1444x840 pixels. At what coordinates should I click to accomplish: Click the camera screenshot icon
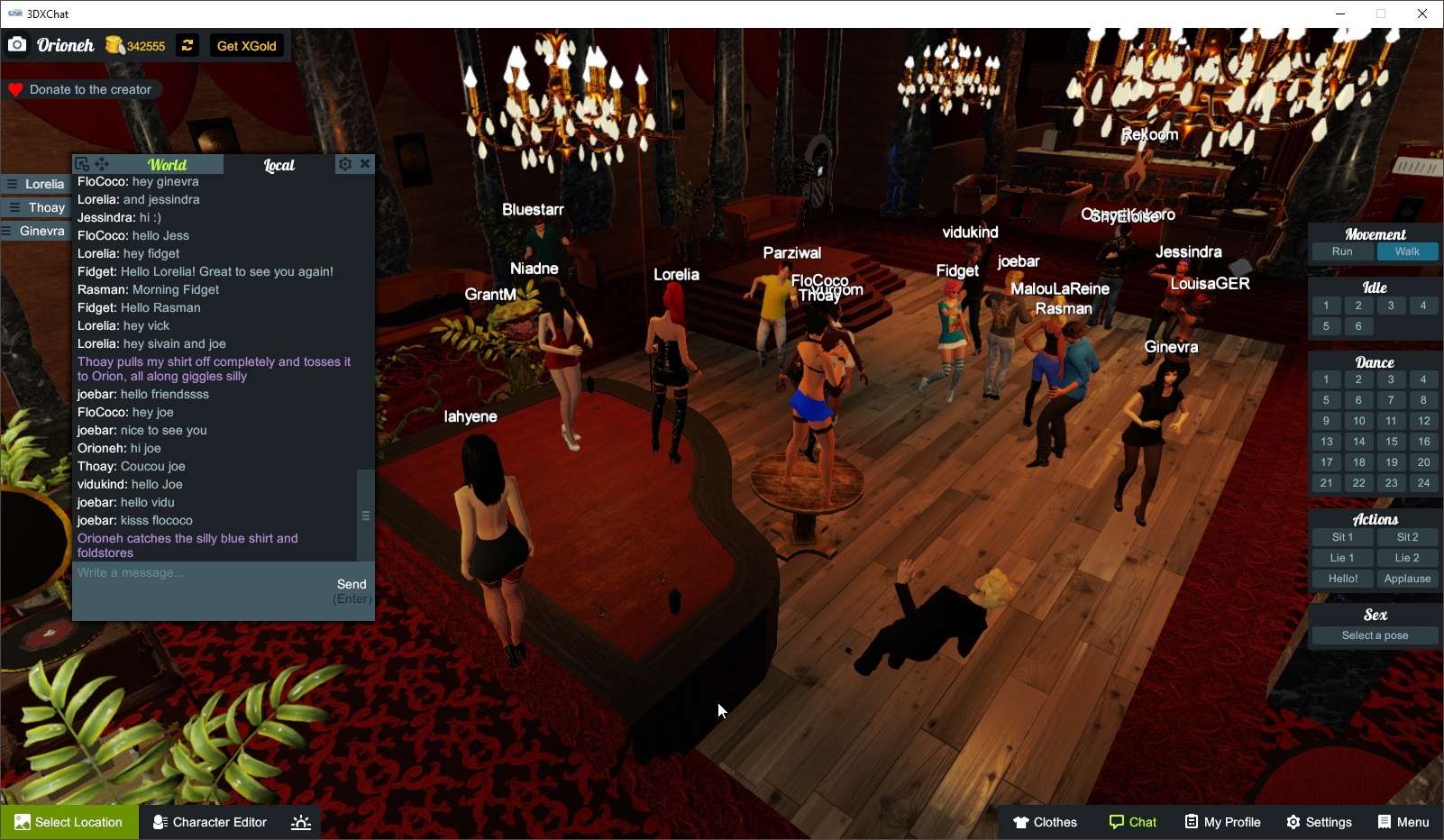(x=17, y=44)
